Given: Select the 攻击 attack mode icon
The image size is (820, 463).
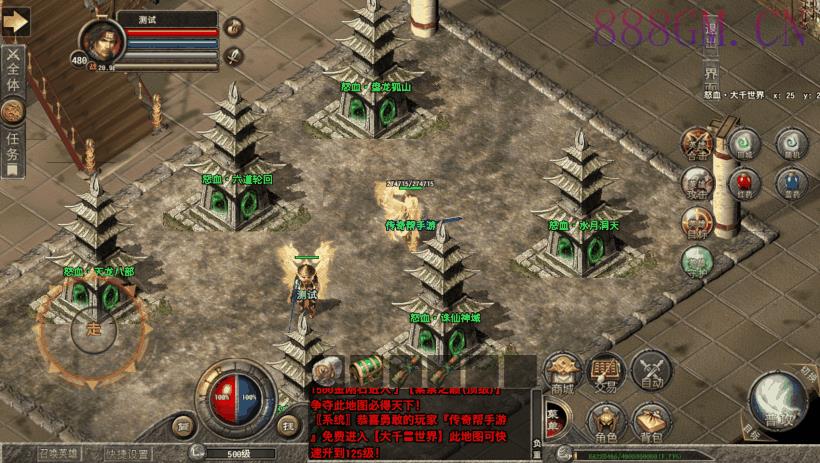Looking at the screenshot, I should [697, 183].
